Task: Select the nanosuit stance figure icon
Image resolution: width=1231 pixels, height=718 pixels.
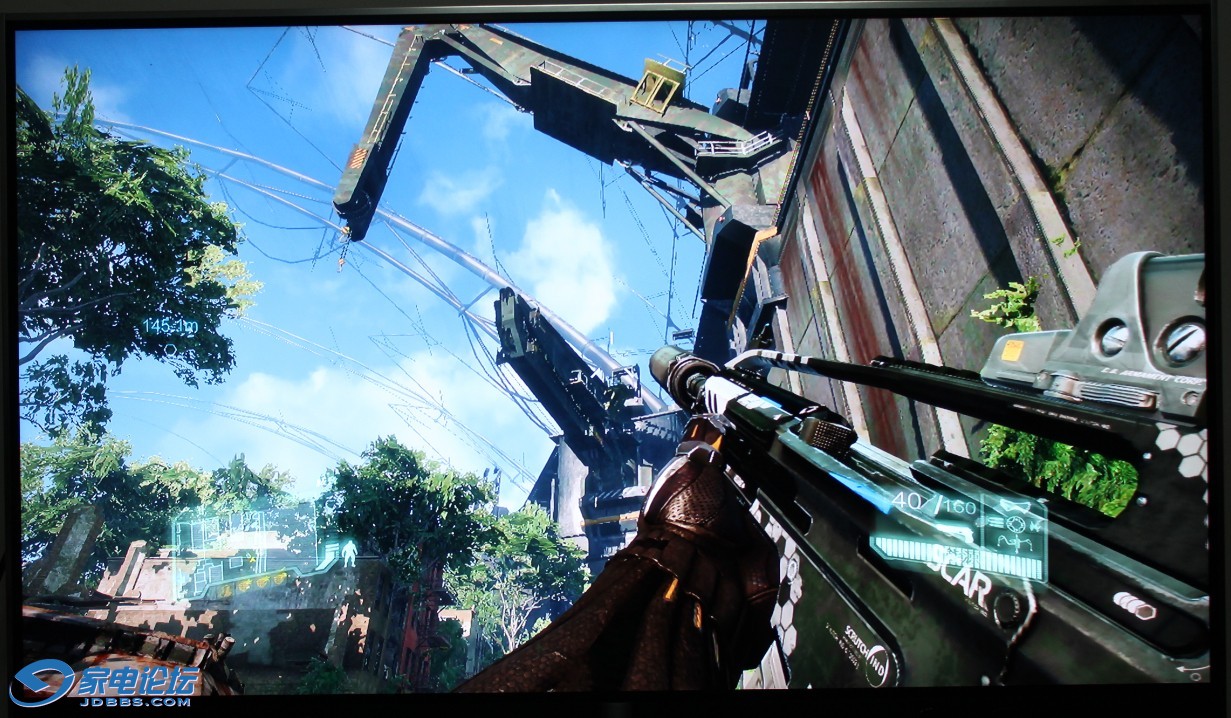Action: 348,552
